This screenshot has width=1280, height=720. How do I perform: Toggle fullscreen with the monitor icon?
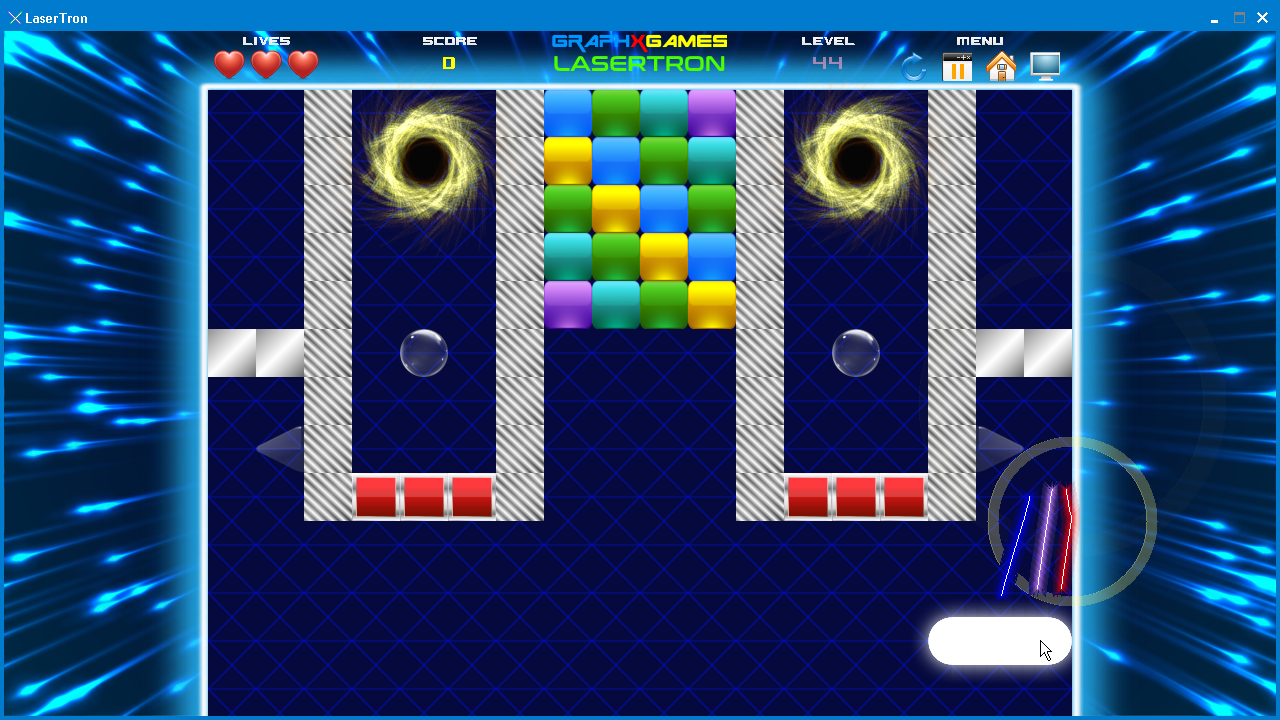[x=1045, y=67]
